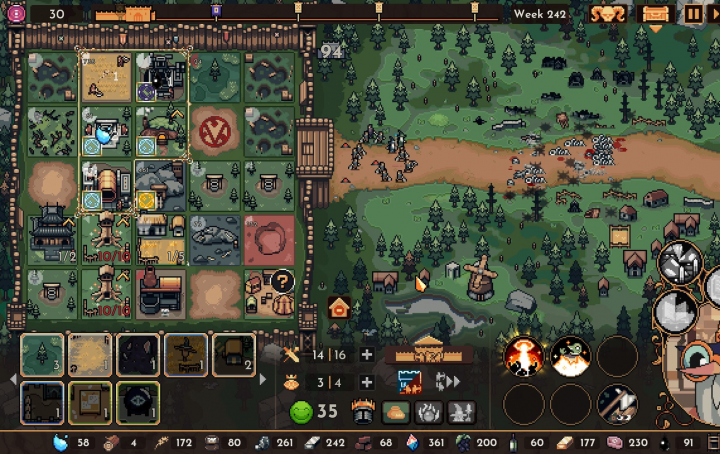Use the axe strike ability

[617, 404]
